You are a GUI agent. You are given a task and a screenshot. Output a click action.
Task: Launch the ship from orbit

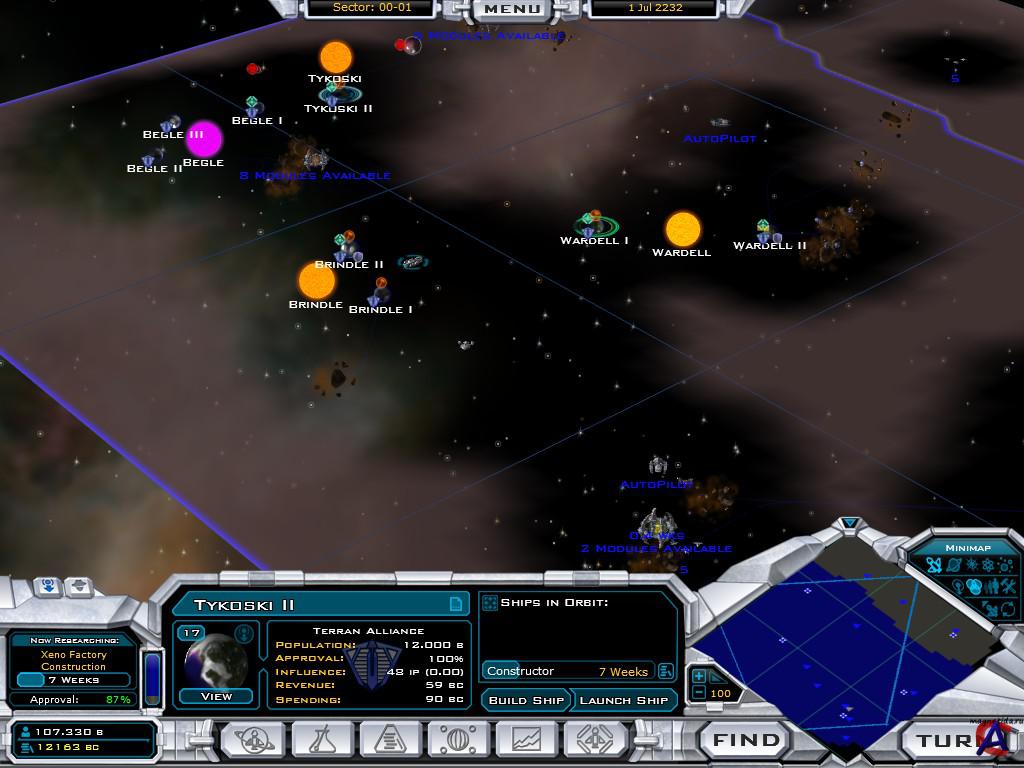[623, 700]
